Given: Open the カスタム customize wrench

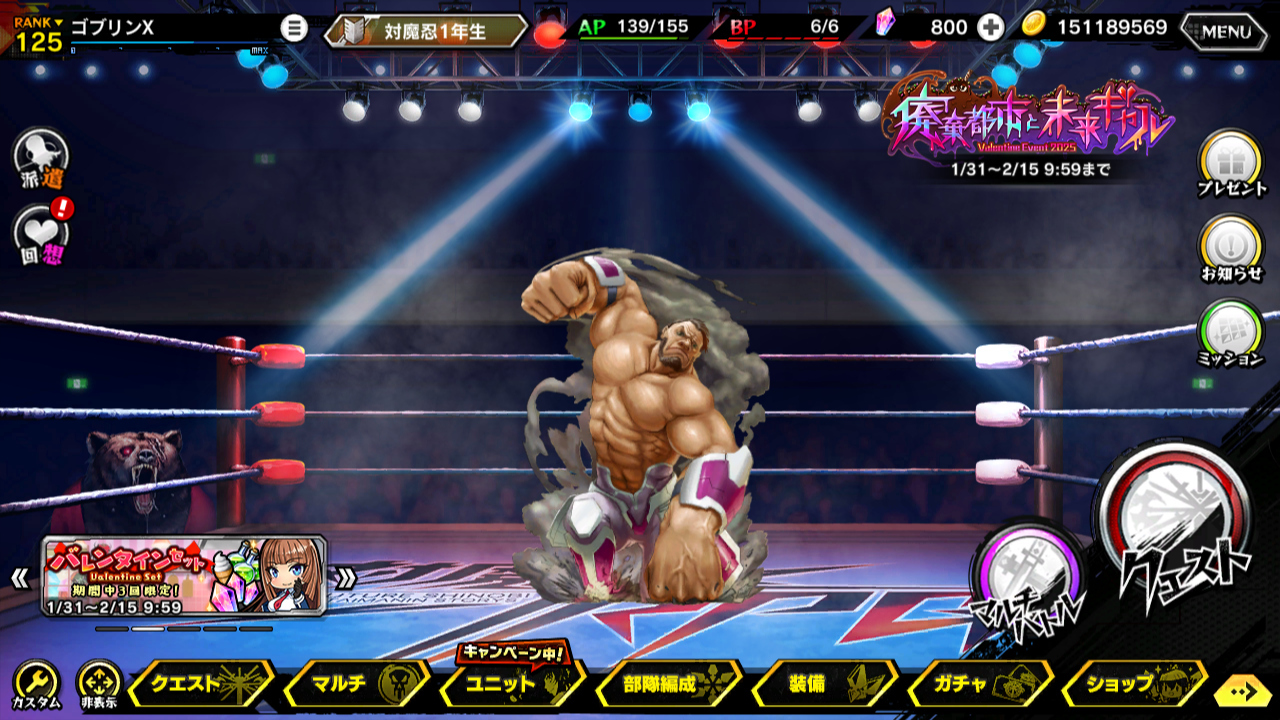Looking at the screenshot, I should point(36,686).
